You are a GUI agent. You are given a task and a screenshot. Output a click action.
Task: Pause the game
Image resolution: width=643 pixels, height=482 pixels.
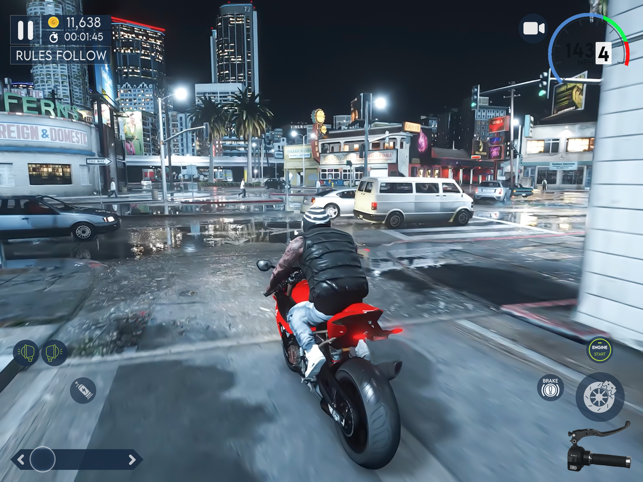[x=25, y=31]
